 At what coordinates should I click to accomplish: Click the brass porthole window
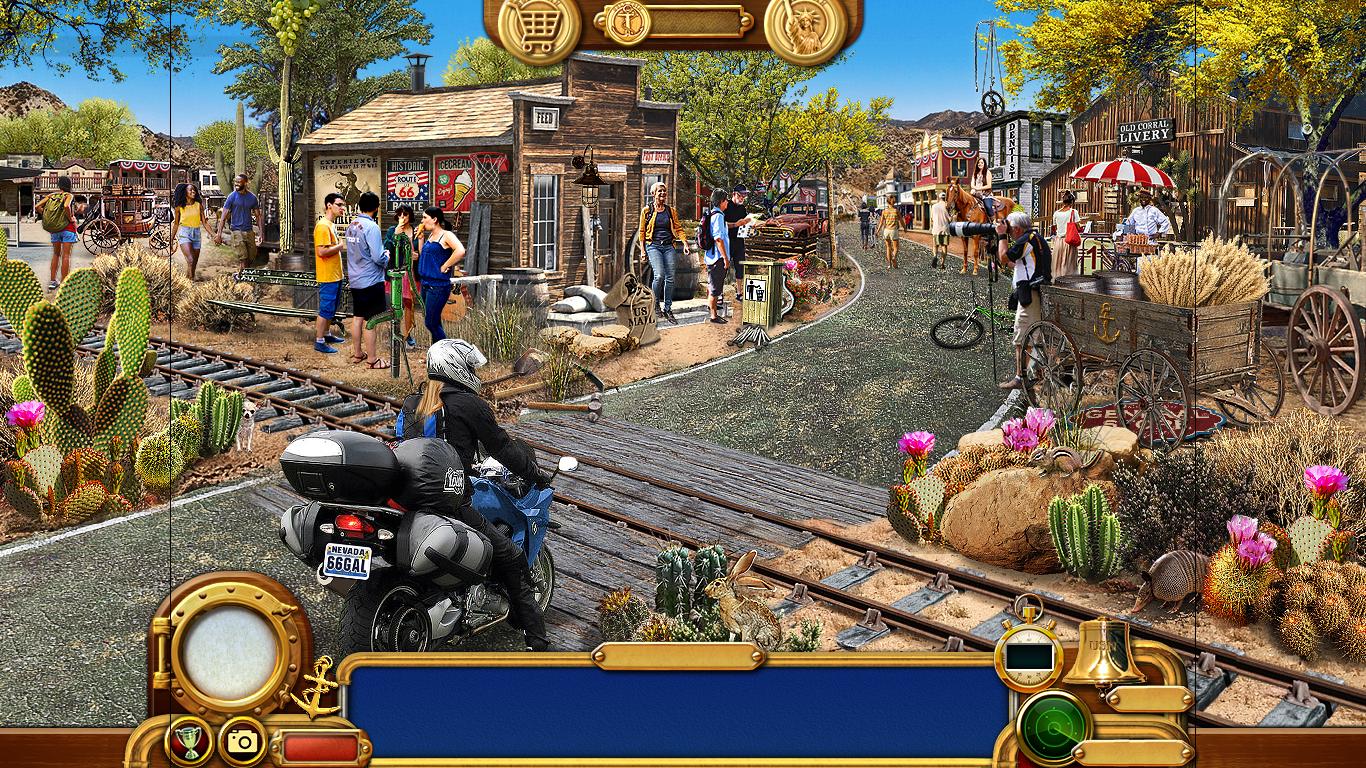(x=230, y=648)
